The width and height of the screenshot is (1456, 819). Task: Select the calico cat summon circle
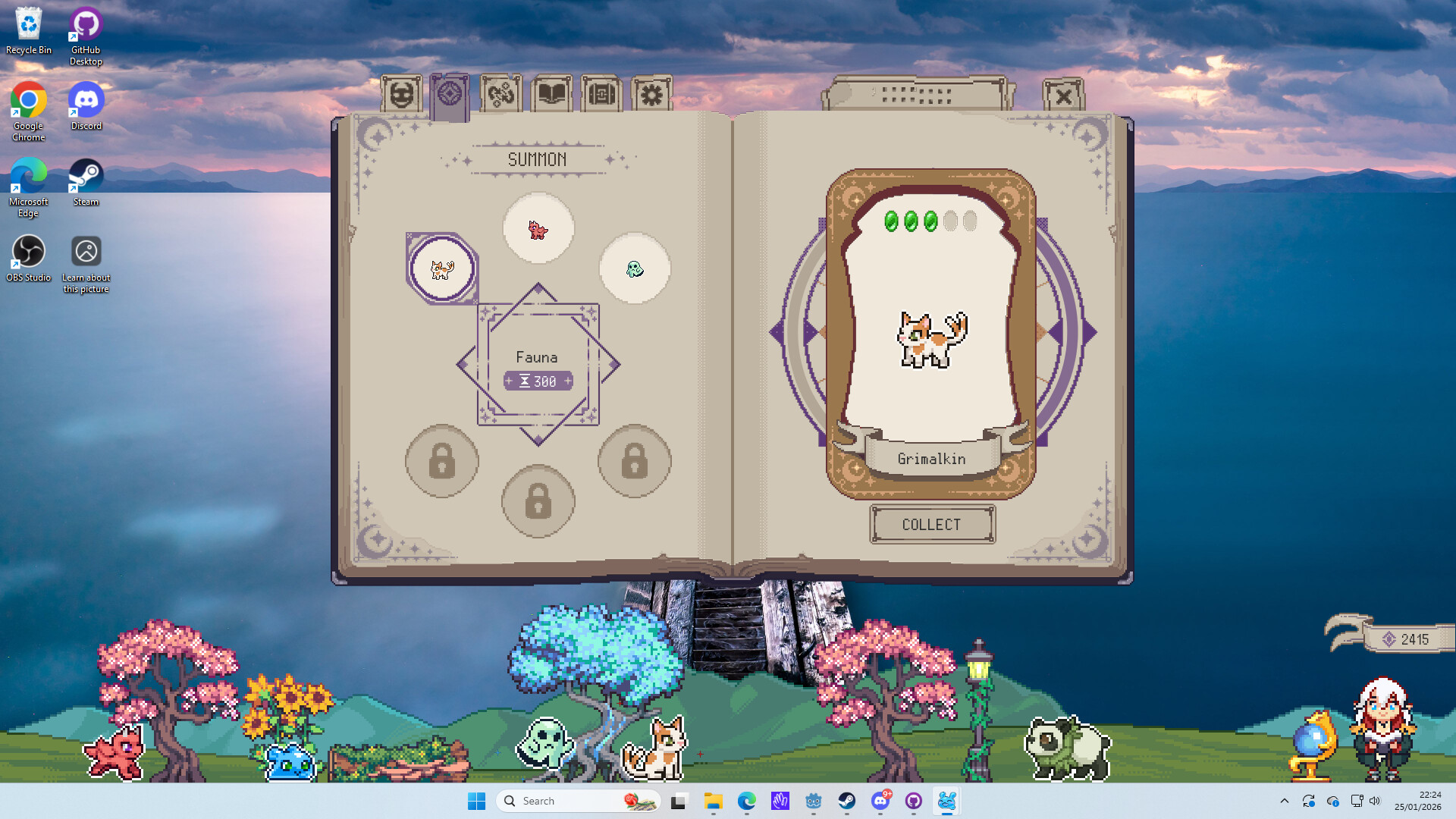pos(442,268)
